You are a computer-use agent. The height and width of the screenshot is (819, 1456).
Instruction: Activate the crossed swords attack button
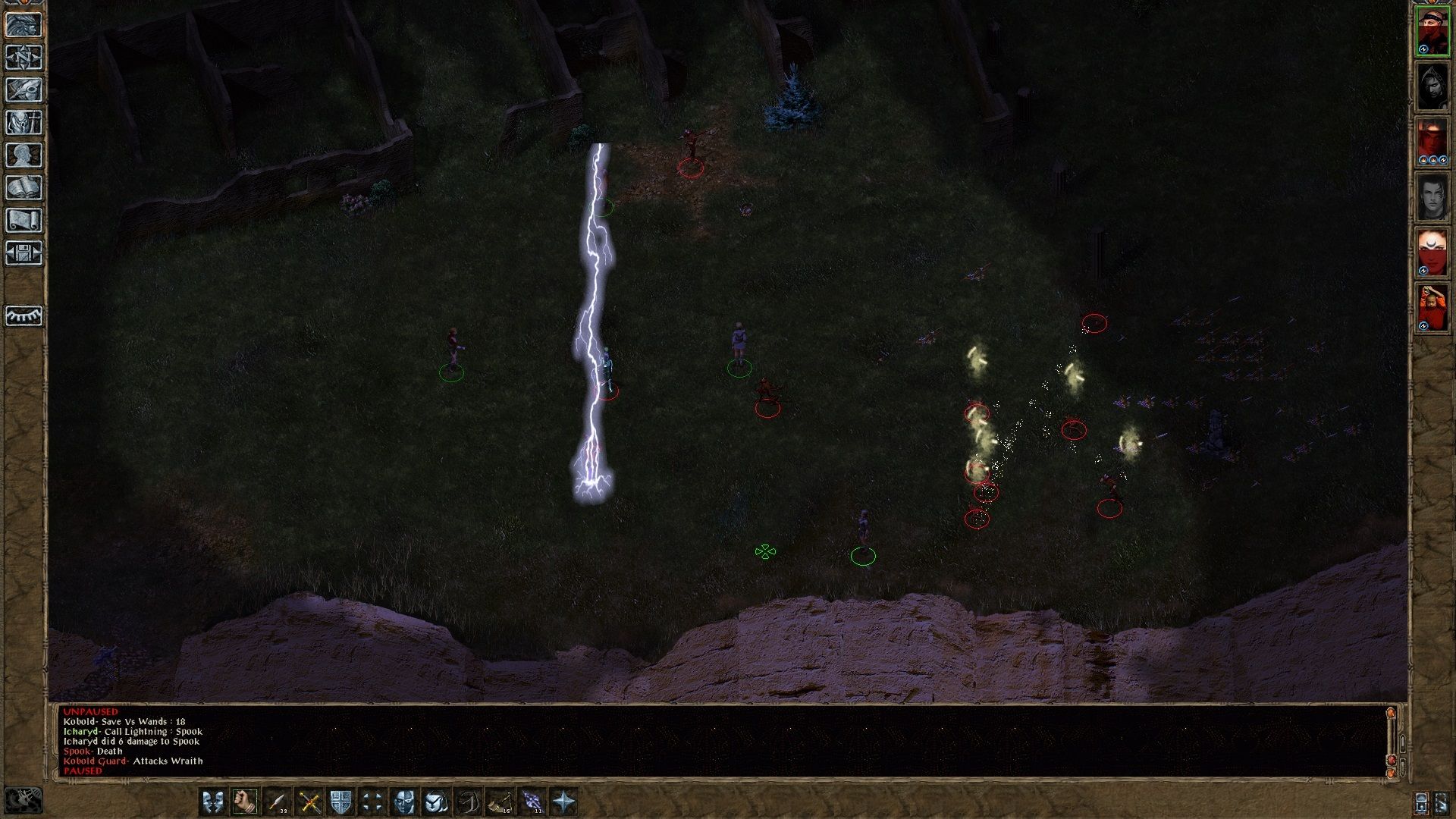click(x=309, y=802)
